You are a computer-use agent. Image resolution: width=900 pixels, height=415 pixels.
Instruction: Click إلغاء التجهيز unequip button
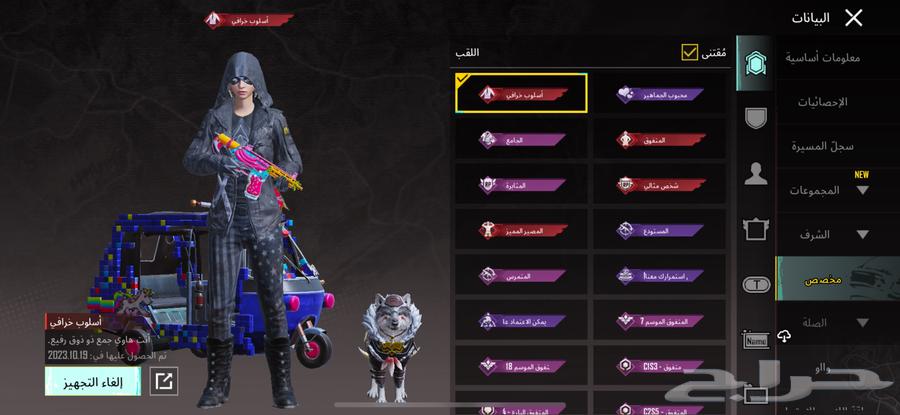[x=92, y=381]
